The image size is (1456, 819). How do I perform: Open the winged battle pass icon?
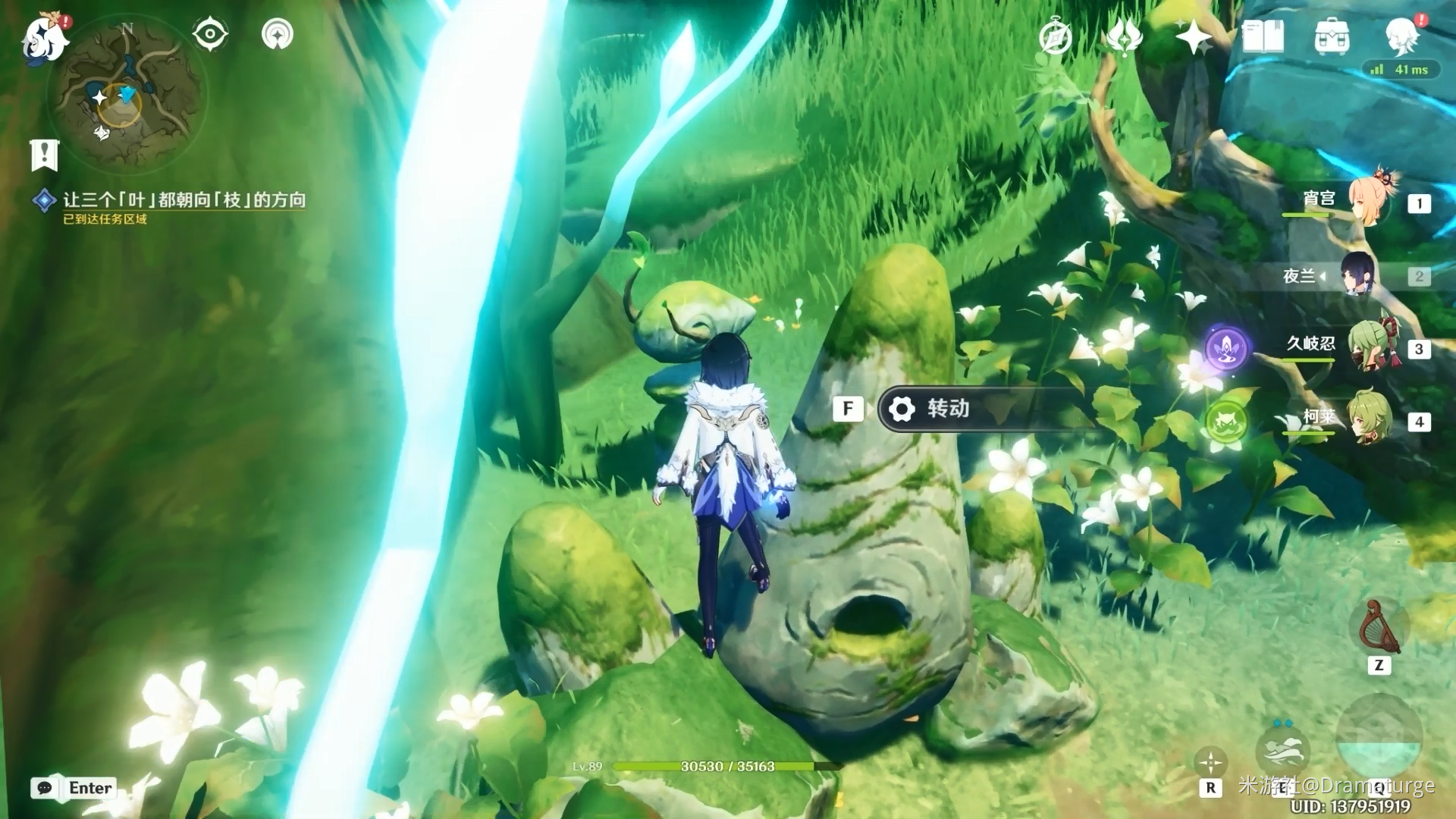(x=1123, y=36)
